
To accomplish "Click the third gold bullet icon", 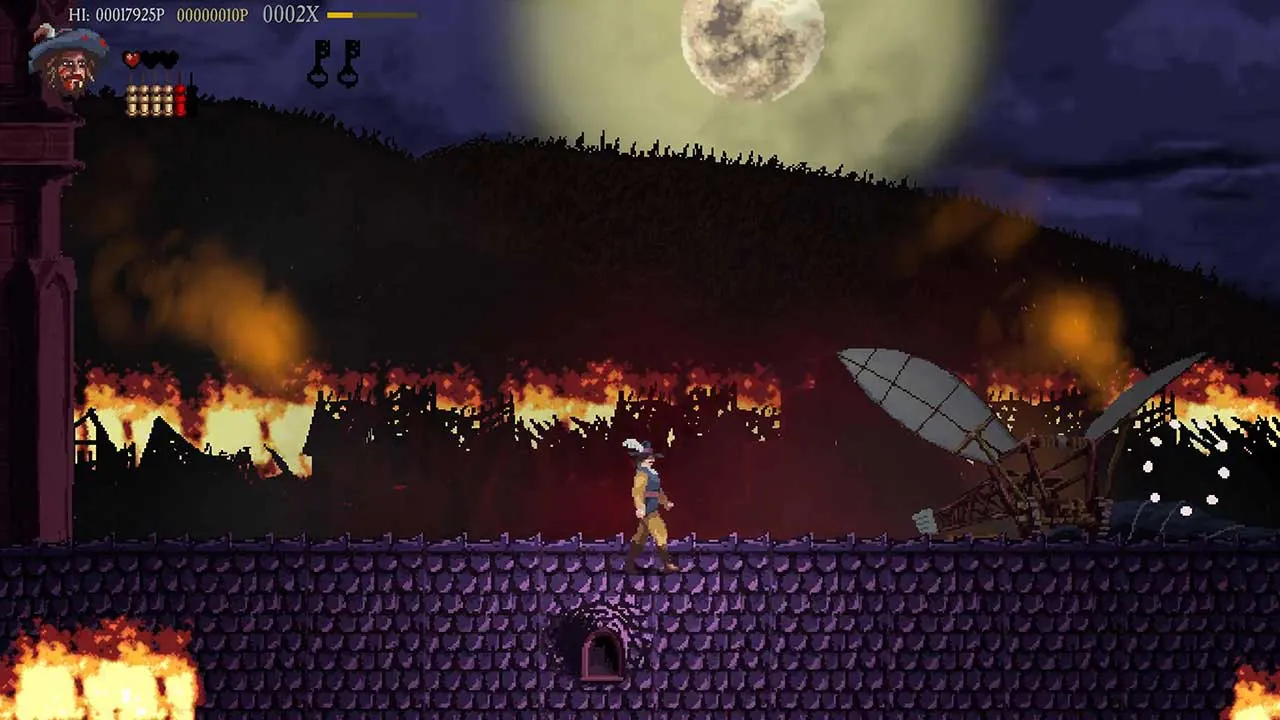I will pos(156,98).
